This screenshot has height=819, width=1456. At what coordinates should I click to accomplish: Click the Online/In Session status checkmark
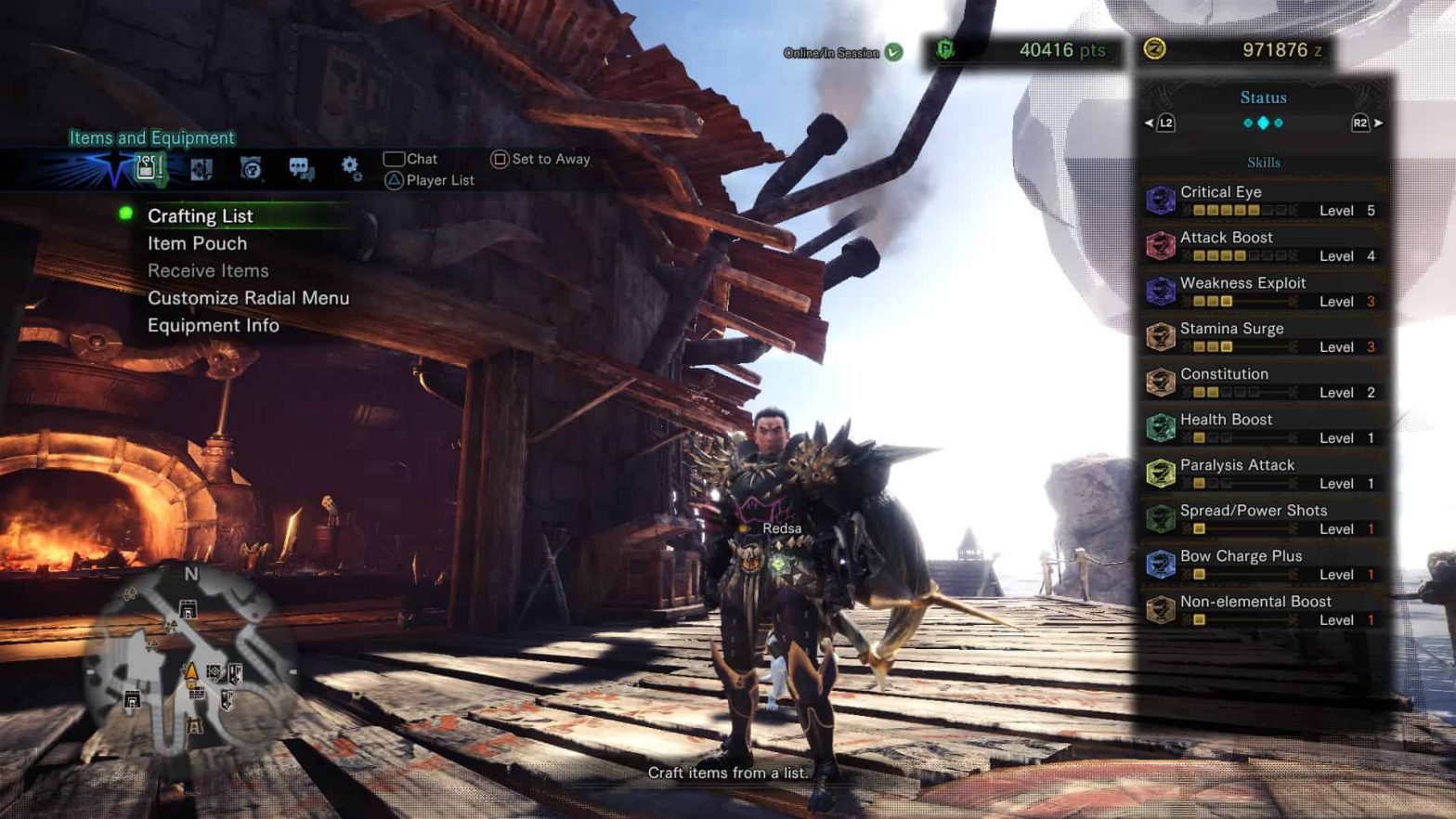(x=894, y=53)
